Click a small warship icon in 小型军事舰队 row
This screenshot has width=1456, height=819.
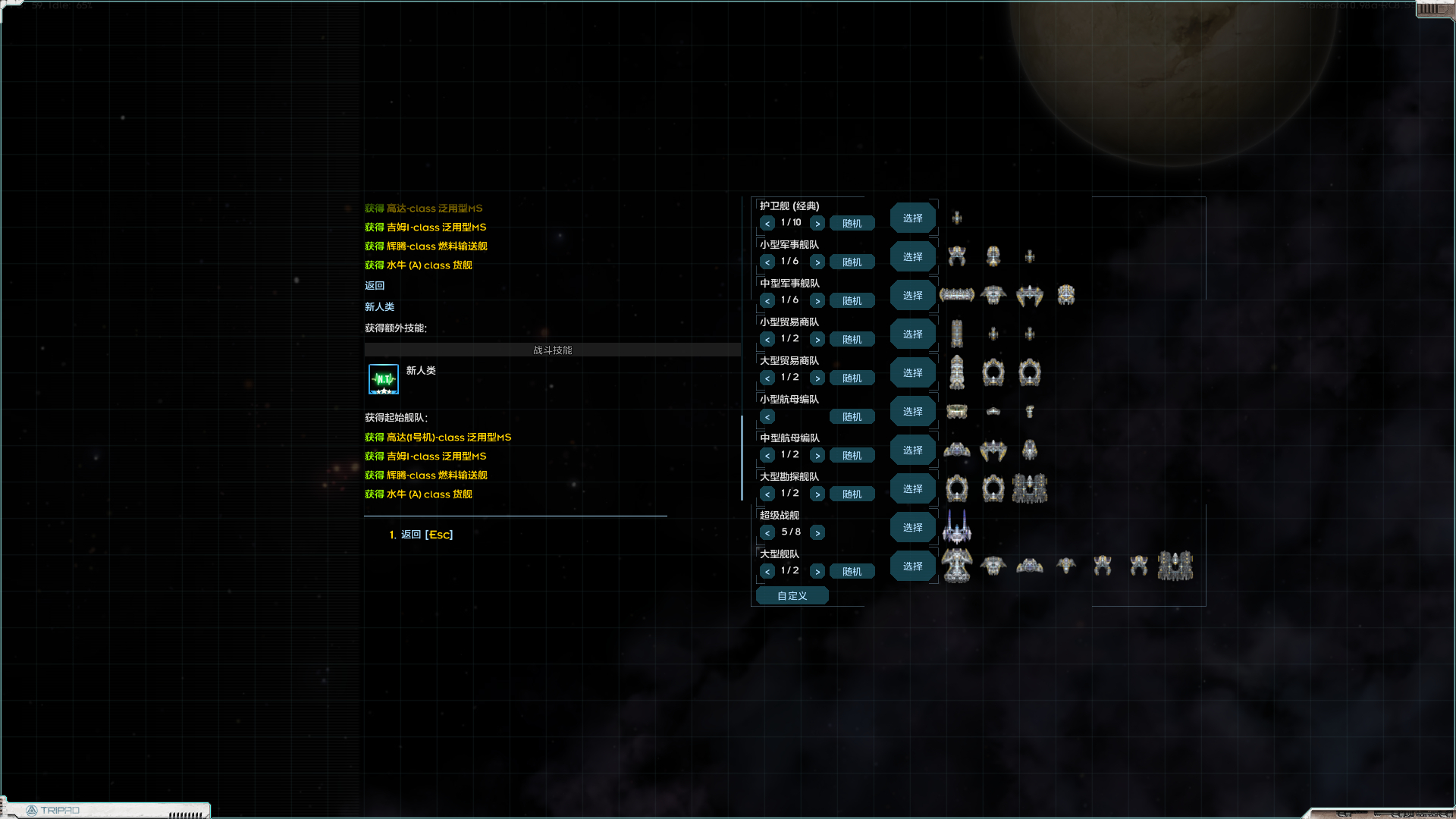[x=957, y=256]
